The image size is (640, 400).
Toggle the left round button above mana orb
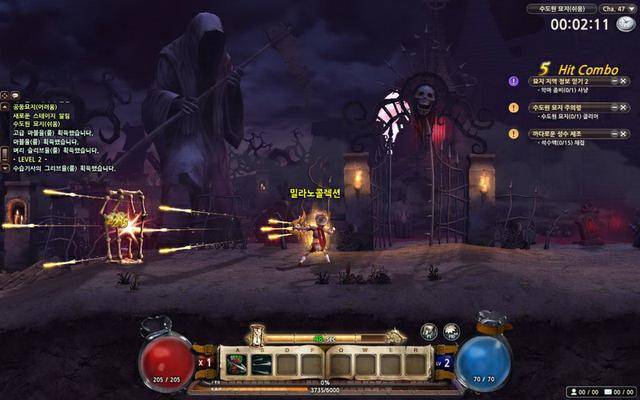click(429, 332)
